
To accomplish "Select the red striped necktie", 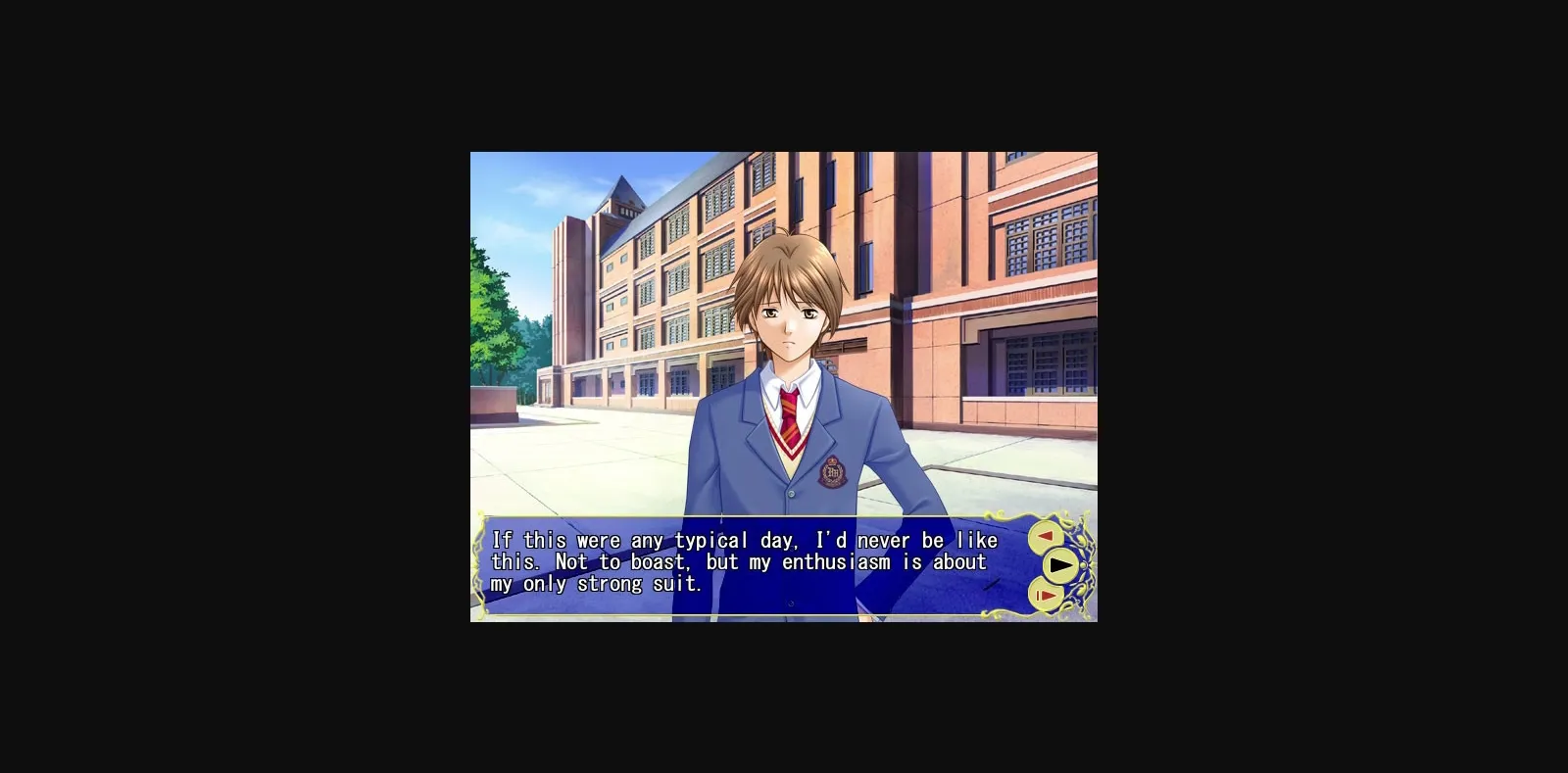I will pos(791,414).
